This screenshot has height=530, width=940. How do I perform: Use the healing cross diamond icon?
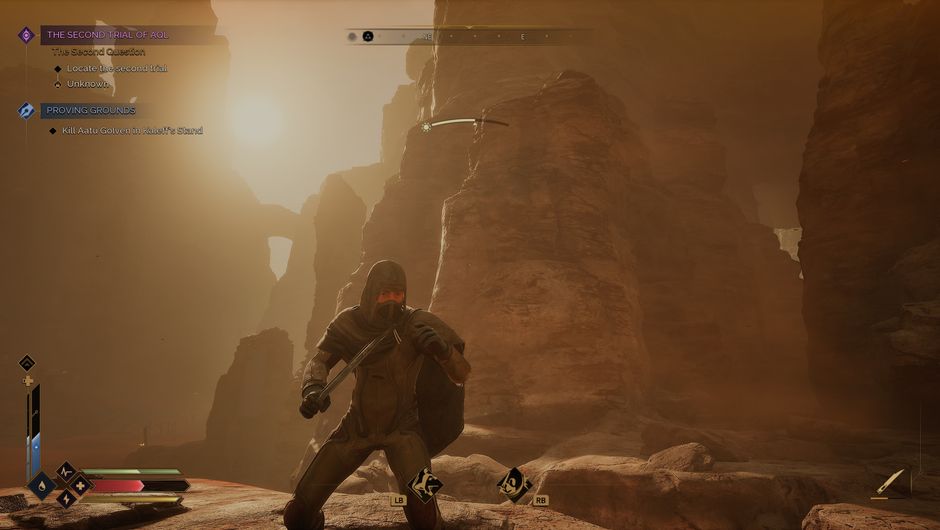coord(79,486)
